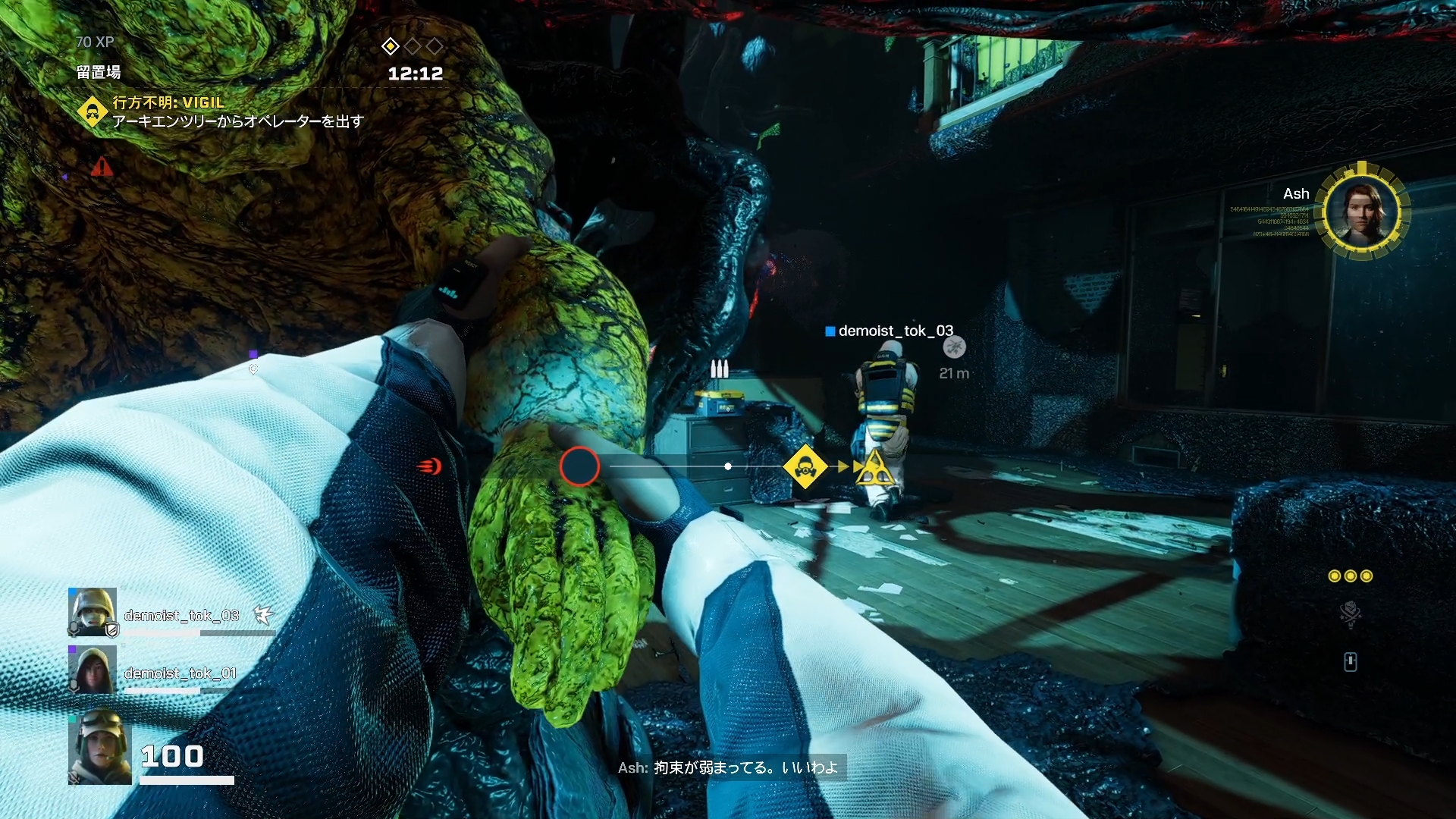The height and width of the screenshot is (819, 1456).
Task: Click the downed-status icon beside teammate's 21 m
Action: pyautogui.click(x=954, y=347)
